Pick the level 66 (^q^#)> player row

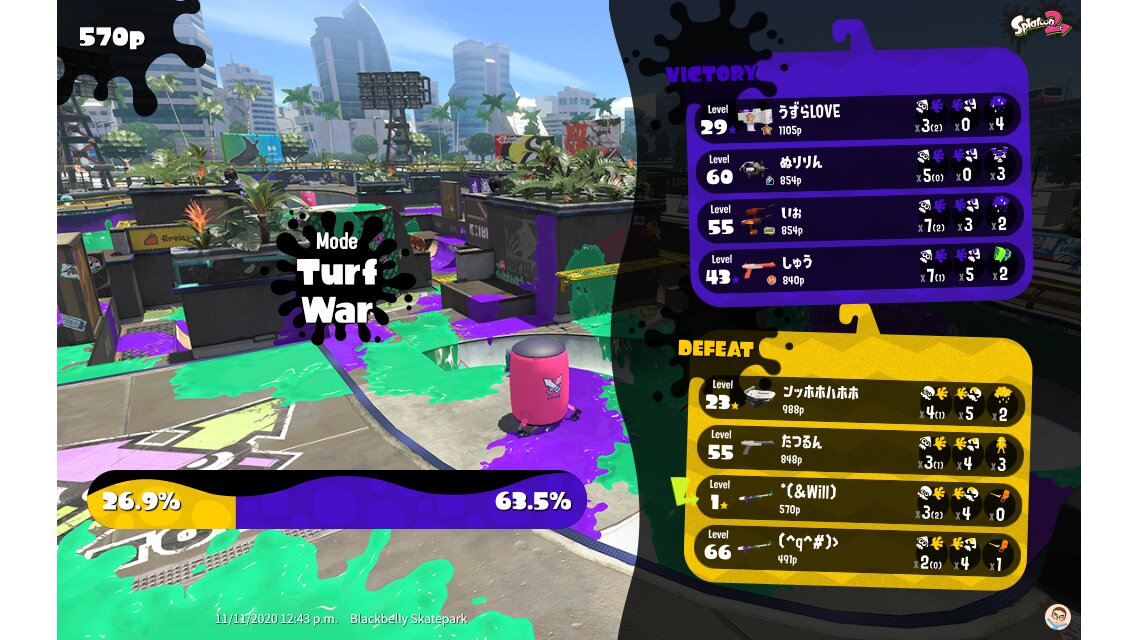pos(858,551)
